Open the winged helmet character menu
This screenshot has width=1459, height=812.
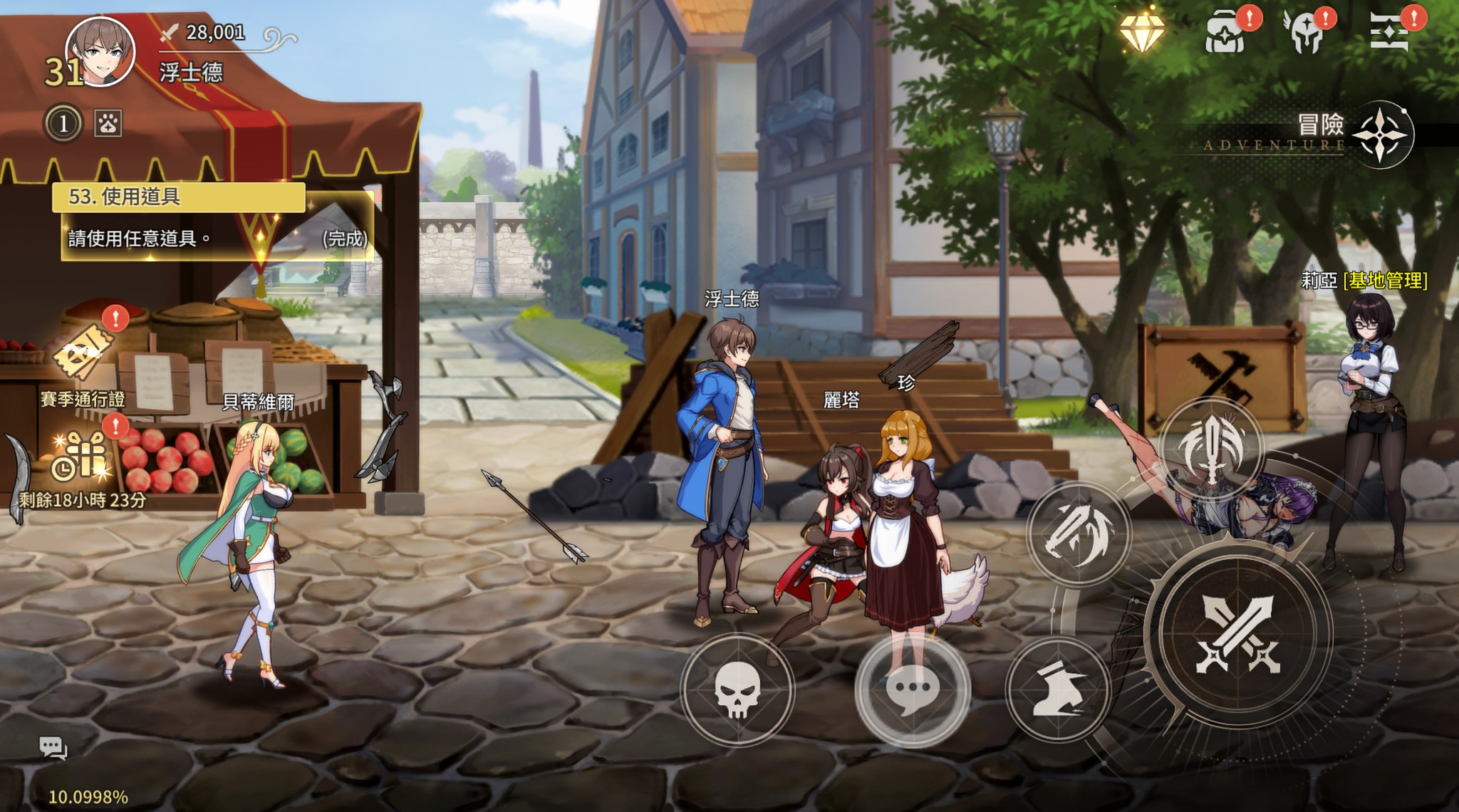tap(1307, 33)
